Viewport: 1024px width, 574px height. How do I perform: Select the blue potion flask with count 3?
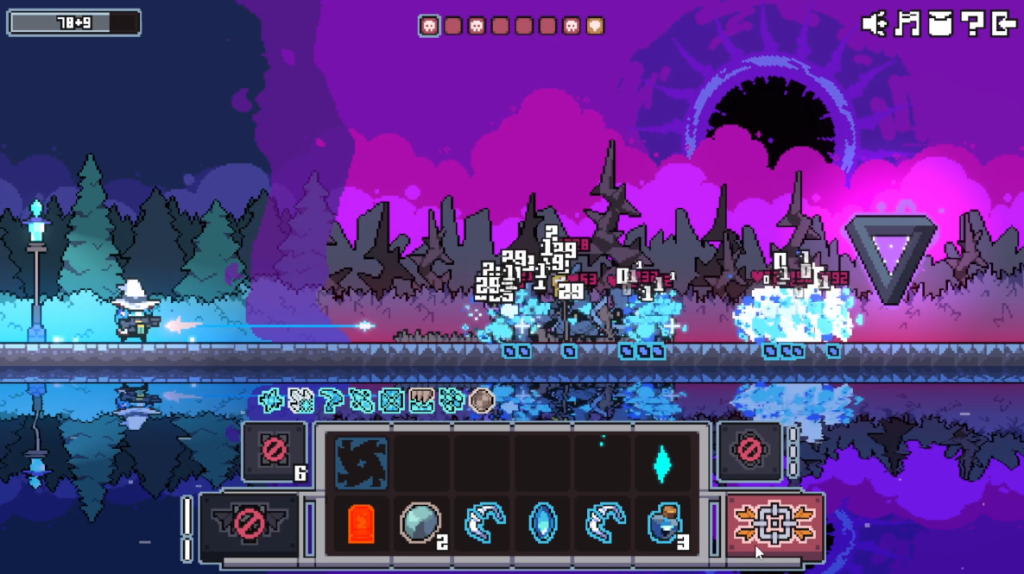pyautogui.click(x=663, y=523)
